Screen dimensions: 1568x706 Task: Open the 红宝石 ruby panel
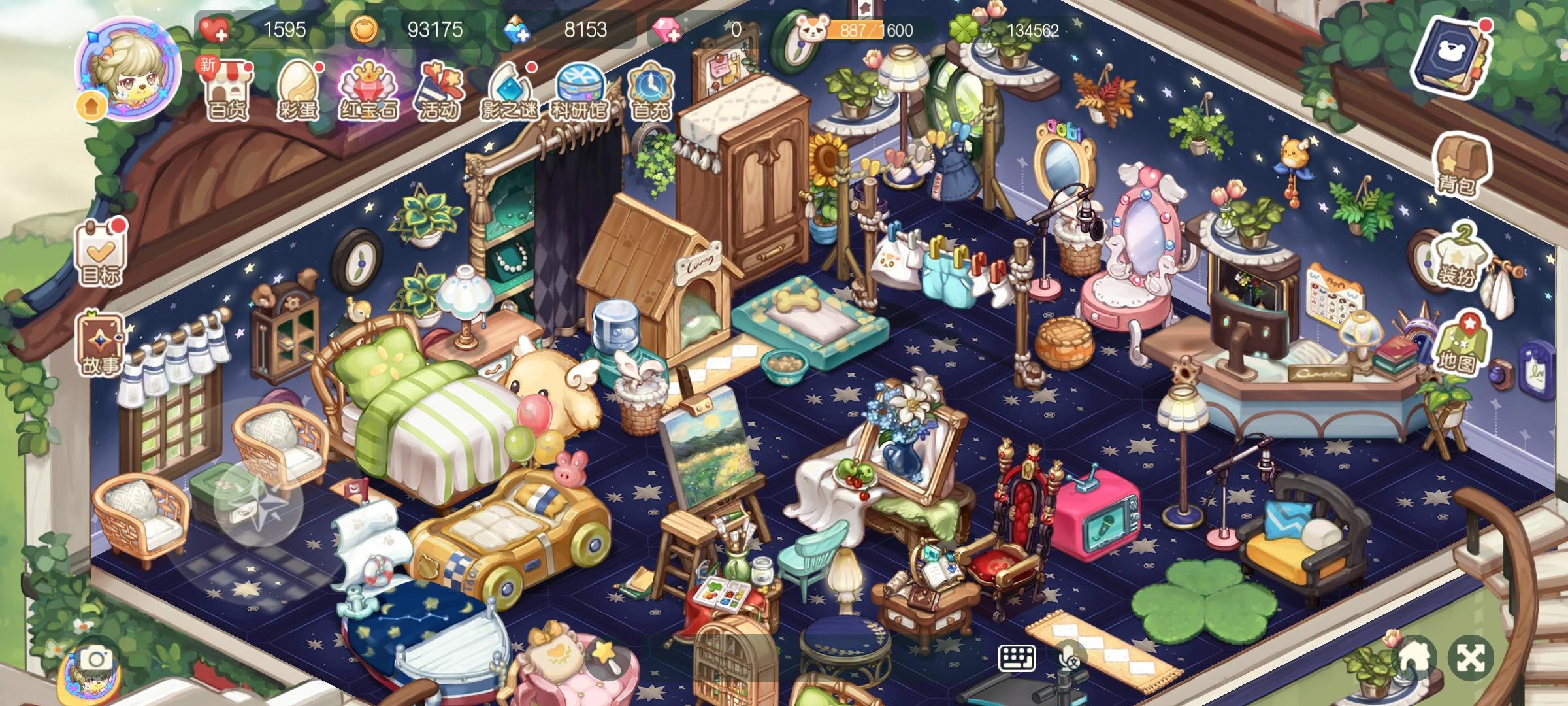(x=369, y=90)
